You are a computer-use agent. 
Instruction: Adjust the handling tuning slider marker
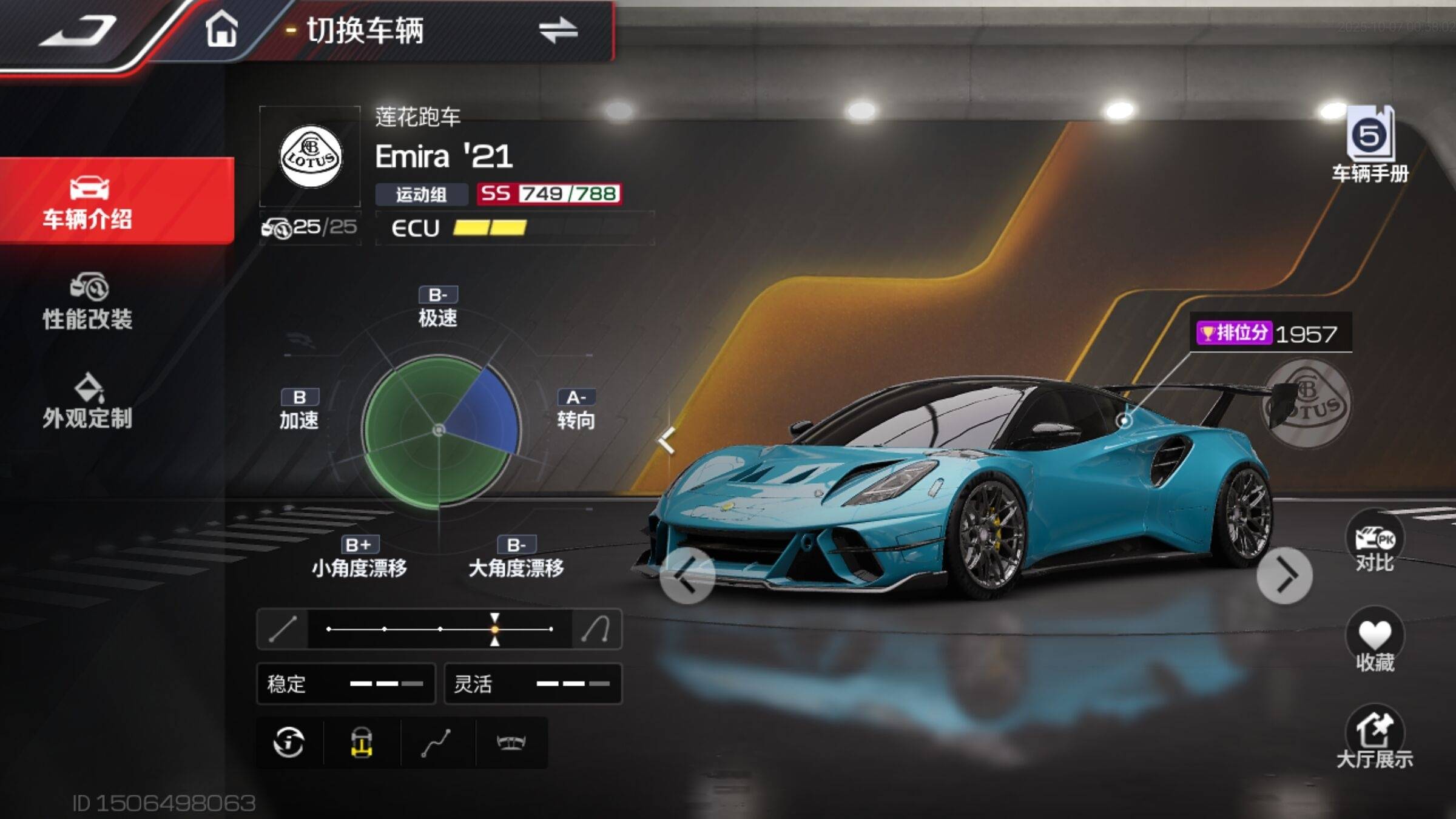point(495,629)
